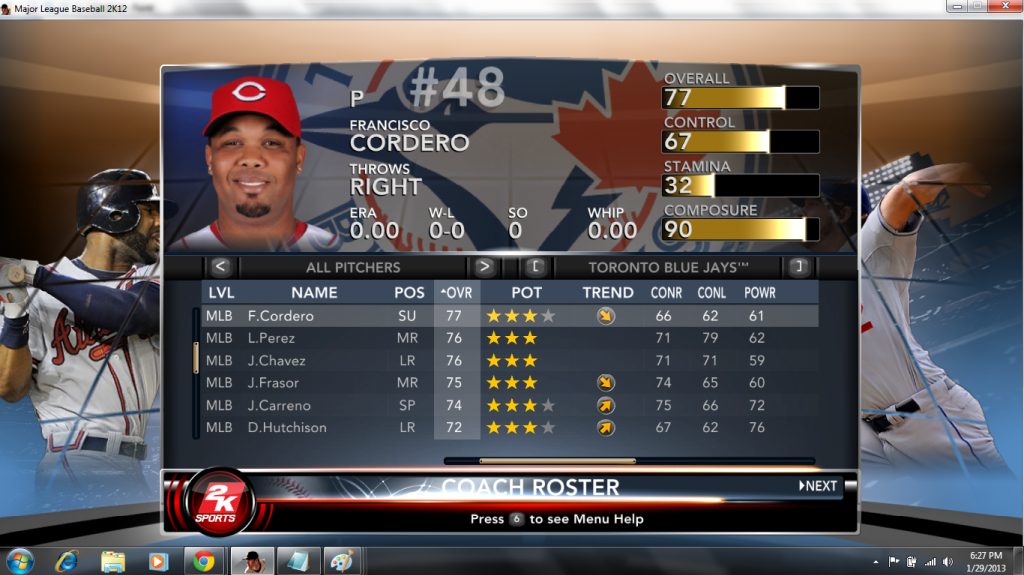
Task: Switch to next team with right bracket
Action: (797, 267)
